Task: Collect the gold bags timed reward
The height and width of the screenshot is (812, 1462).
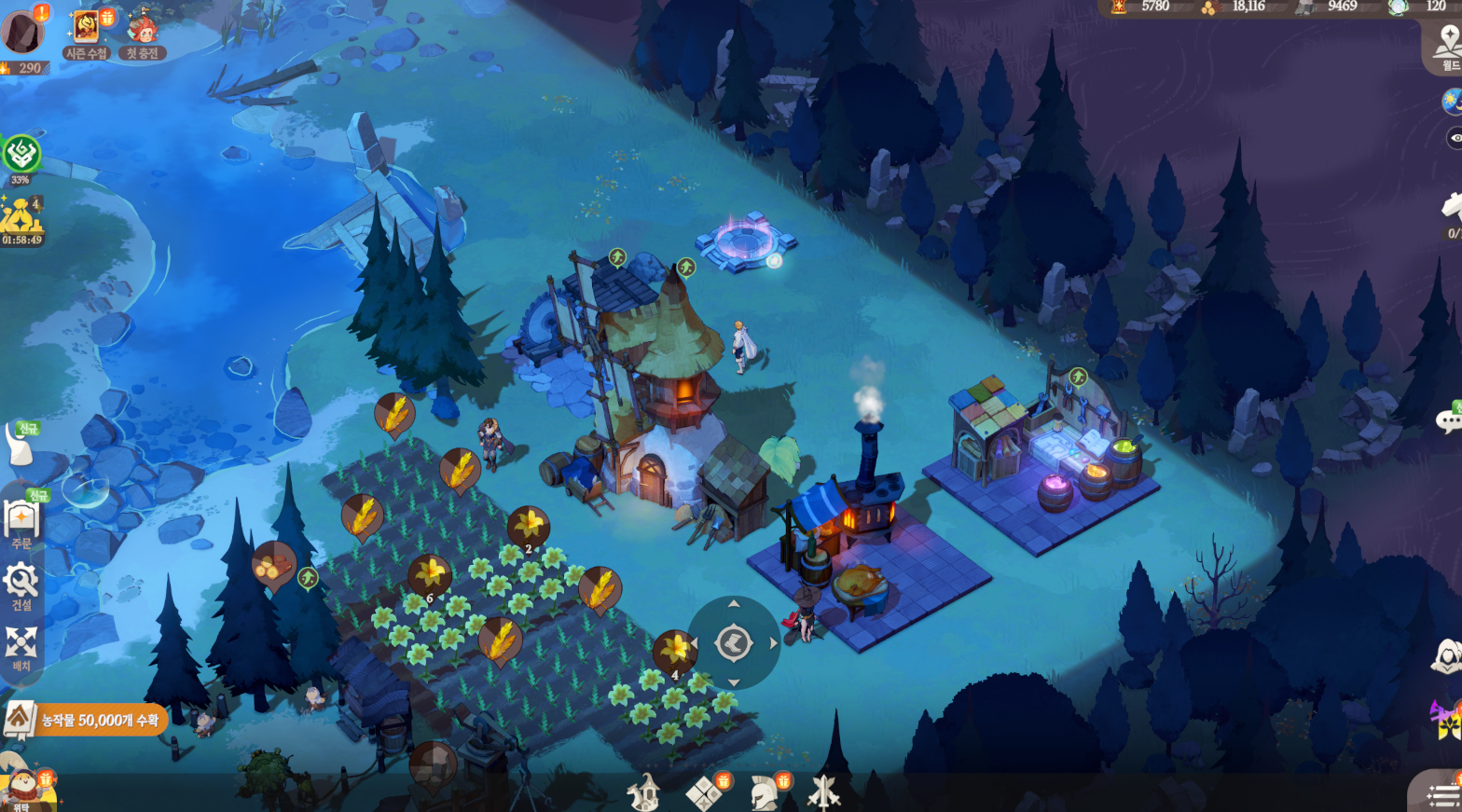Action: [21, 220]
